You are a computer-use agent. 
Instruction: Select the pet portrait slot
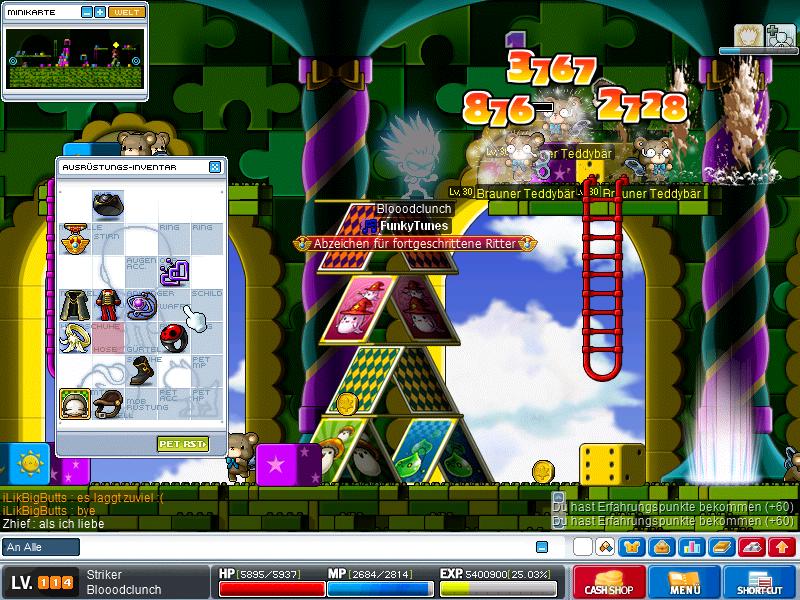74,402
